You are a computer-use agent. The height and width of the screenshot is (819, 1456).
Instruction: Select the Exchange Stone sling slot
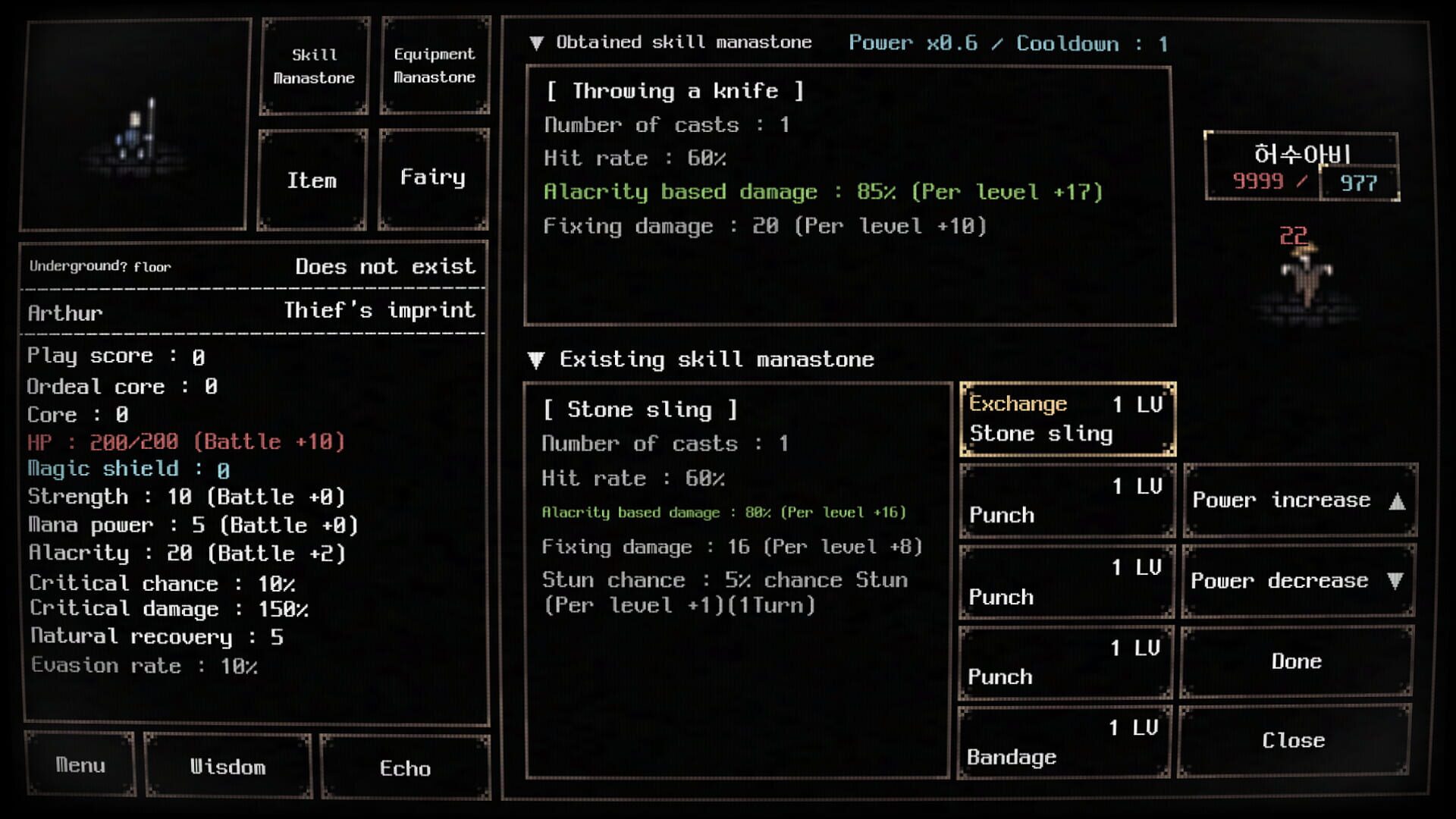(1067, 419)
